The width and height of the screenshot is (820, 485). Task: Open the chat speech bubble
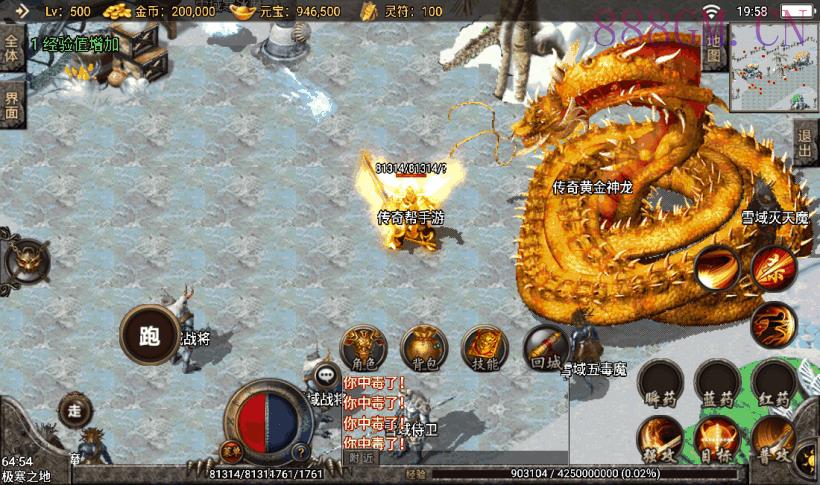coord(327,376)
